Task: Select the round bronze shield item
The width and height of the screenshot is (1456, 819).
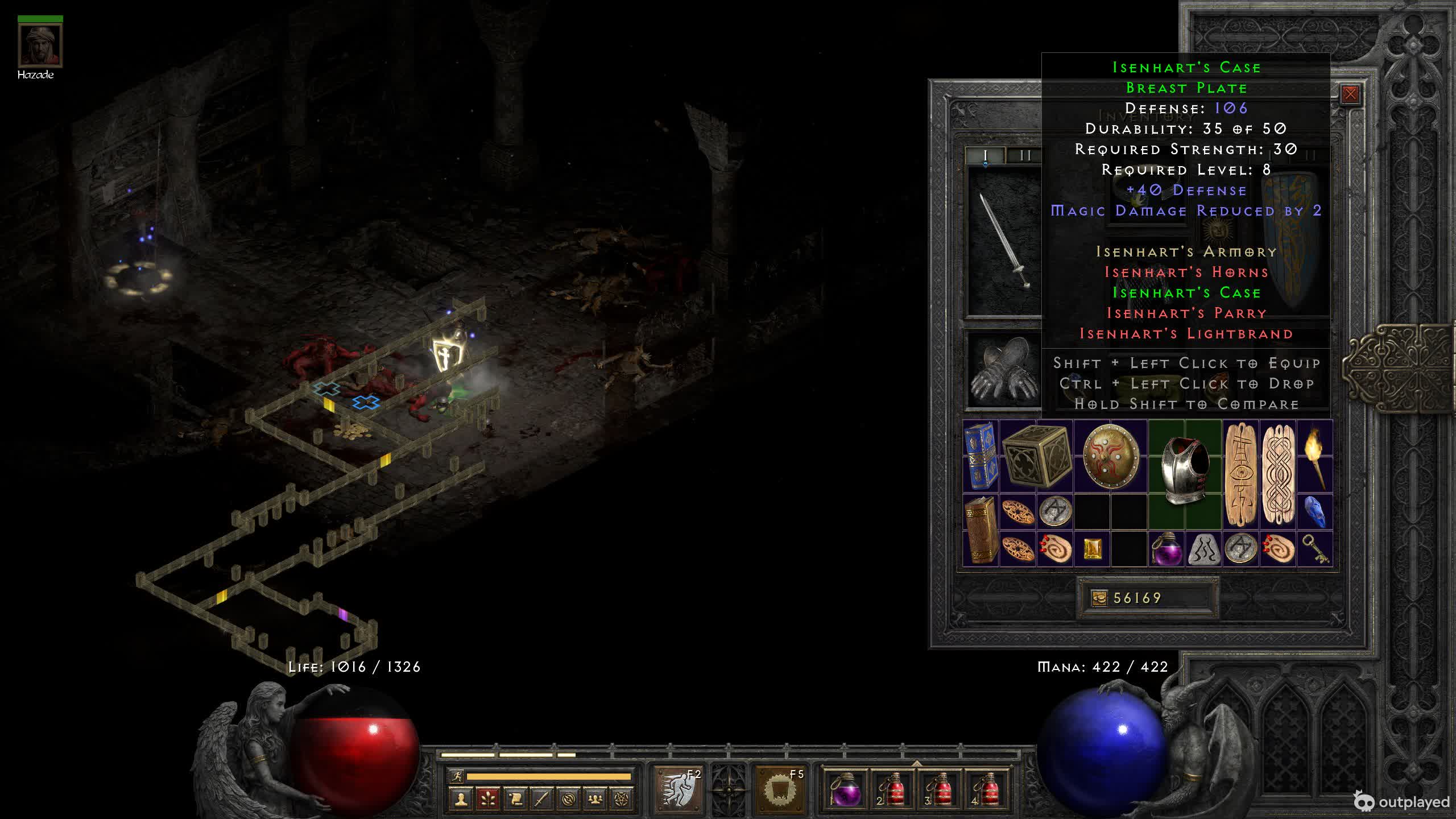Action: coord(1110,456)
